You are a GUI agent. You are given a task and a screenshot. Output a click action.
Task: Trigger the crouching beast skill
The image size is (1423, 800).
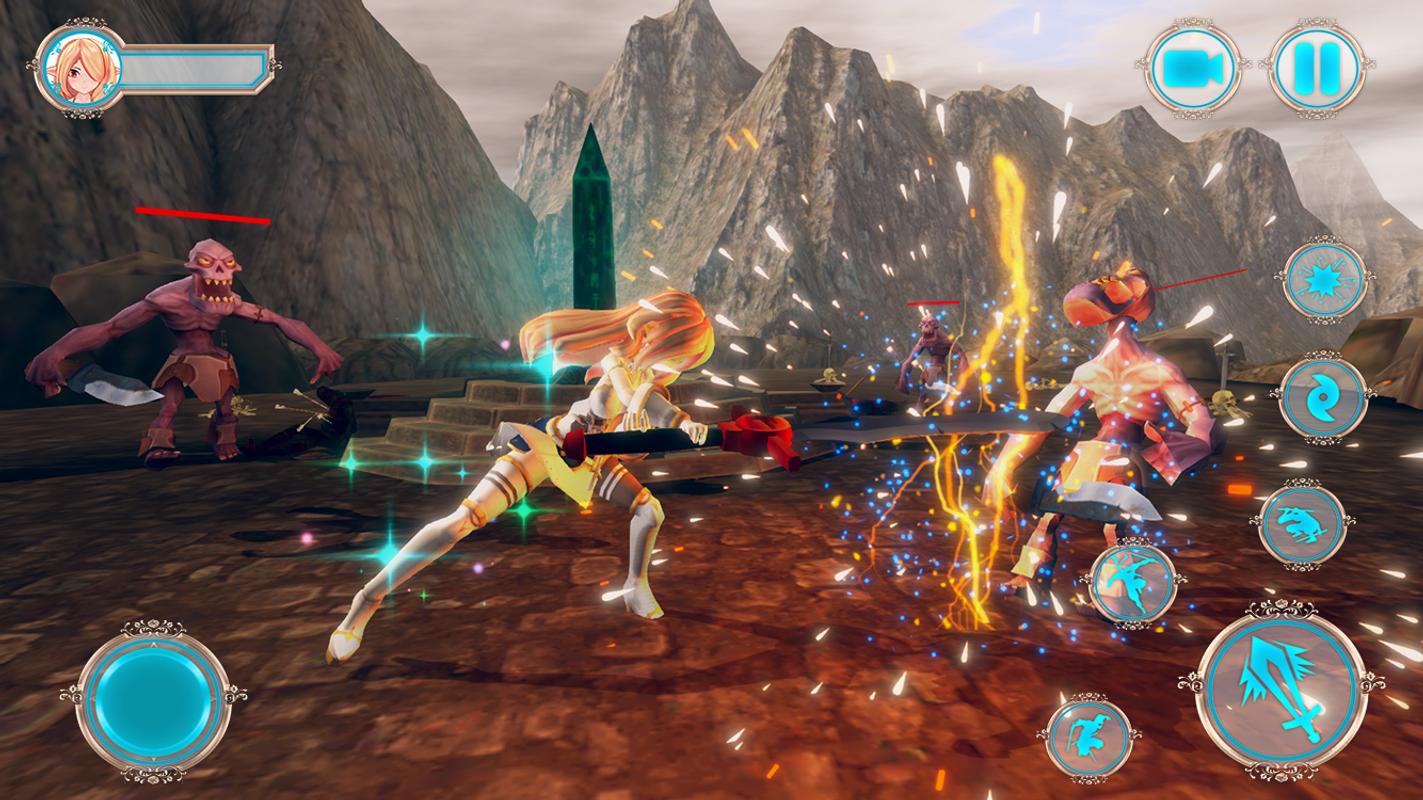pos(1303,524)
